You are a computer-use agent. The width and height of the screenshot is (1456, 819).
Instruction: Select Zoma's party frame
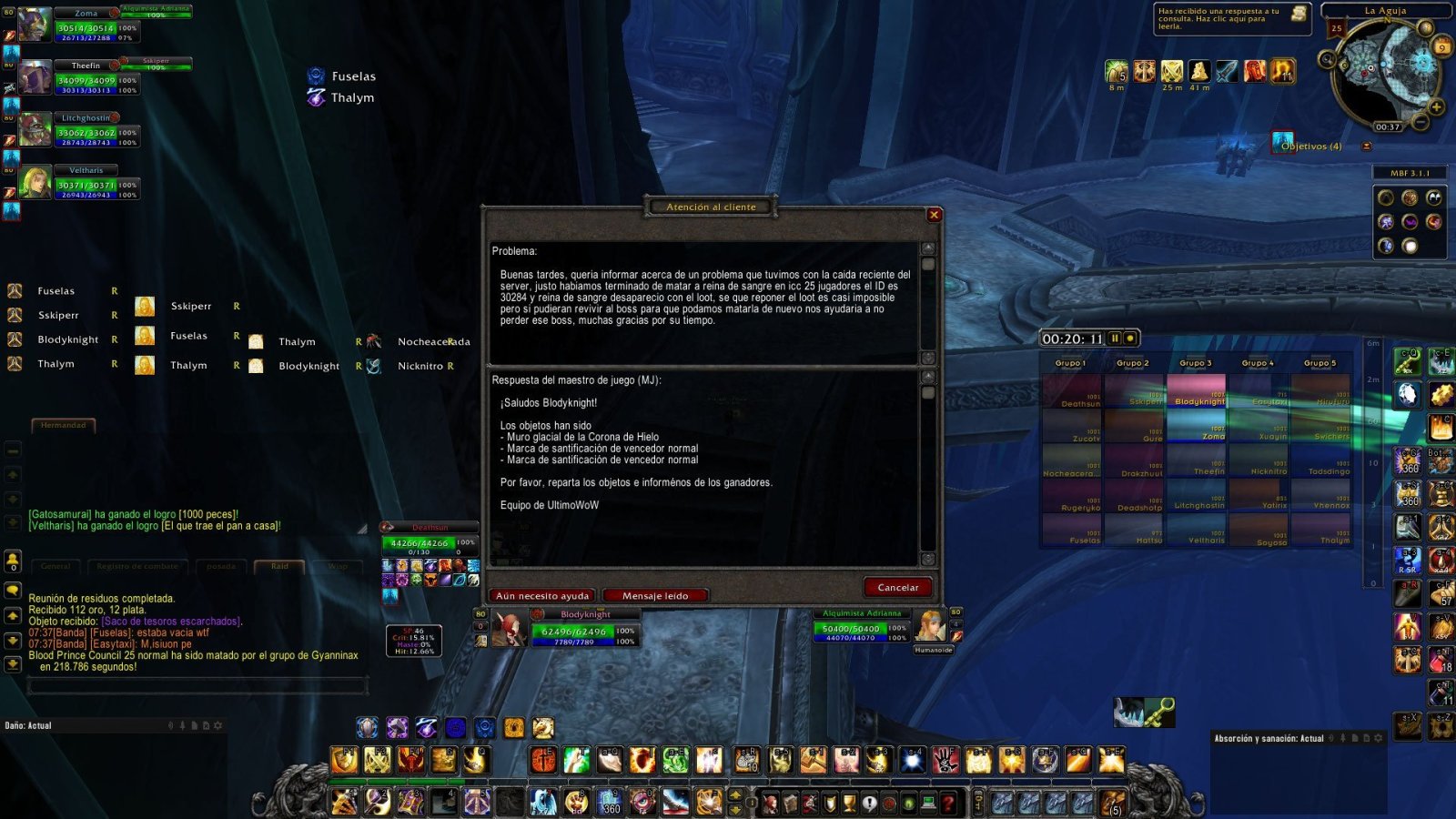86,25
